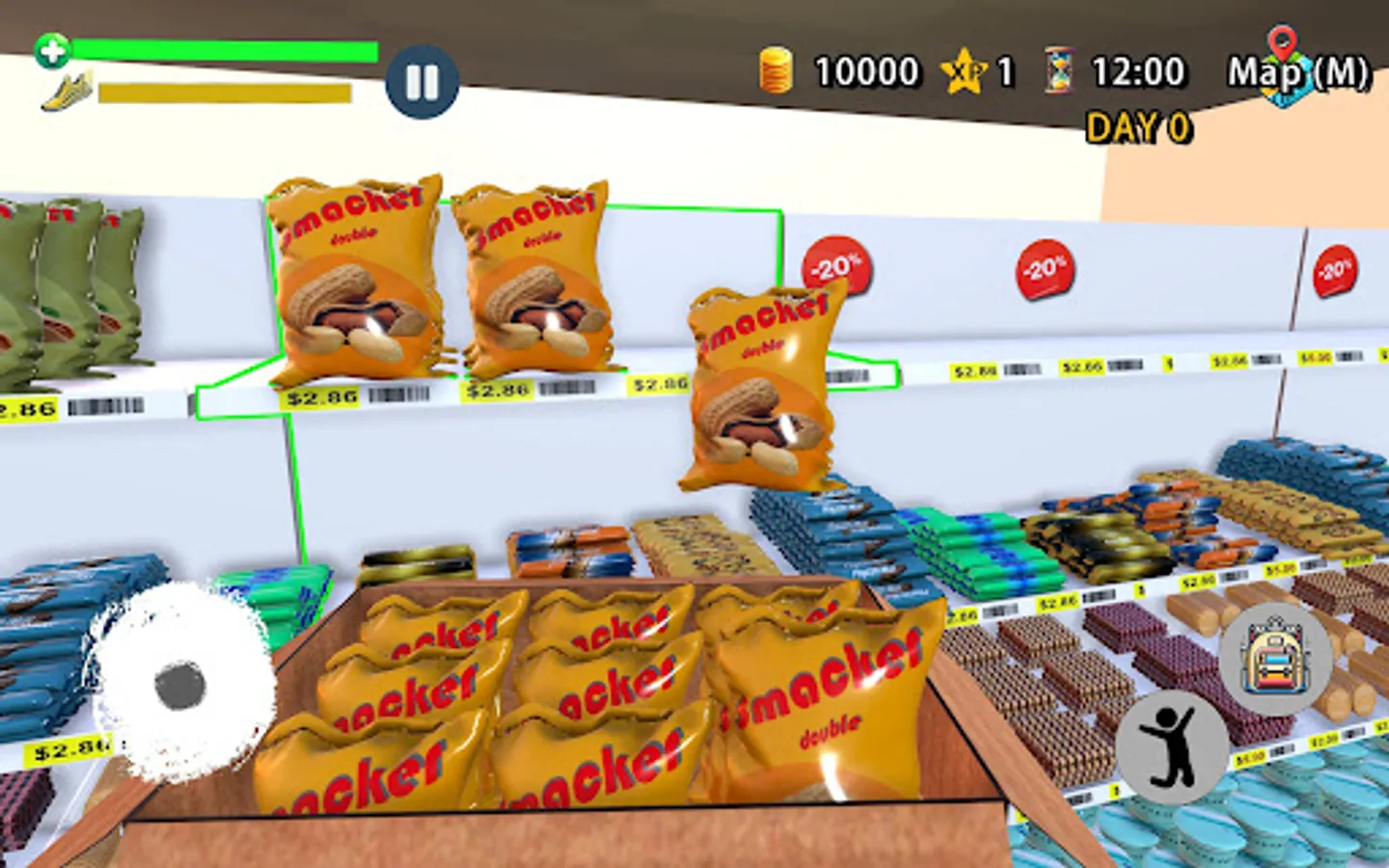This screenshot has width=1389, height=868.
Task: Click the DAY 0 label
Action: (1138, 123)
